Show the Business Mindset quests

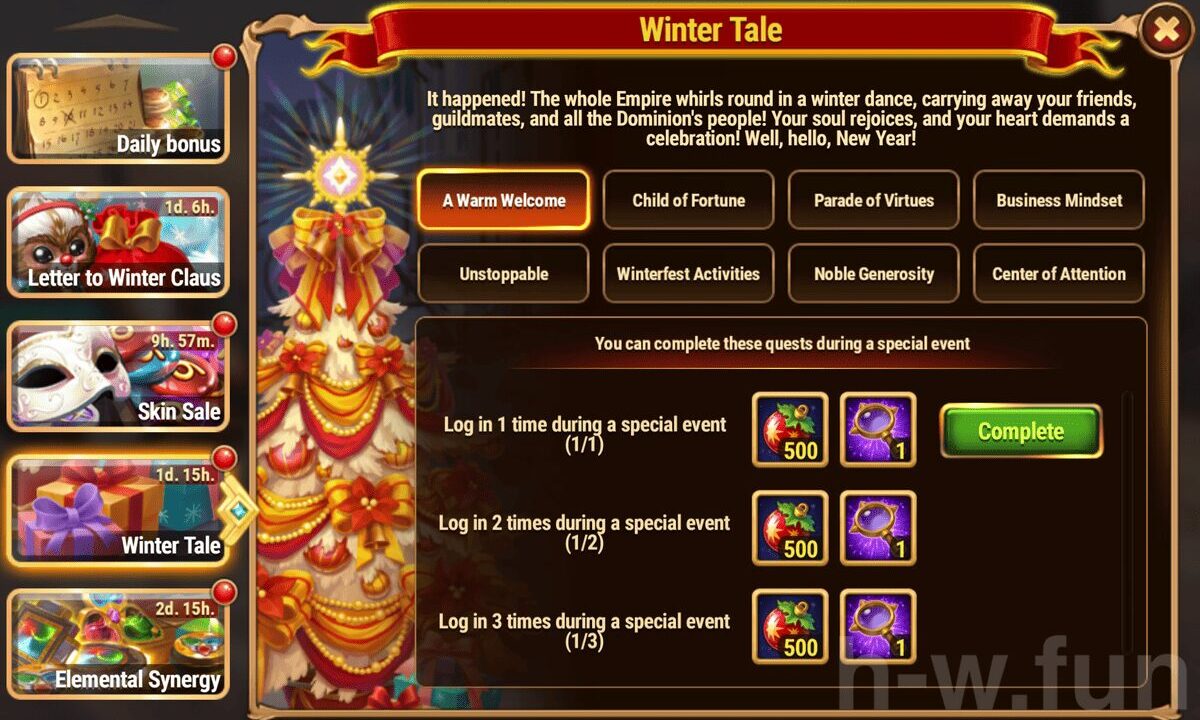[x=1059, y=200]
